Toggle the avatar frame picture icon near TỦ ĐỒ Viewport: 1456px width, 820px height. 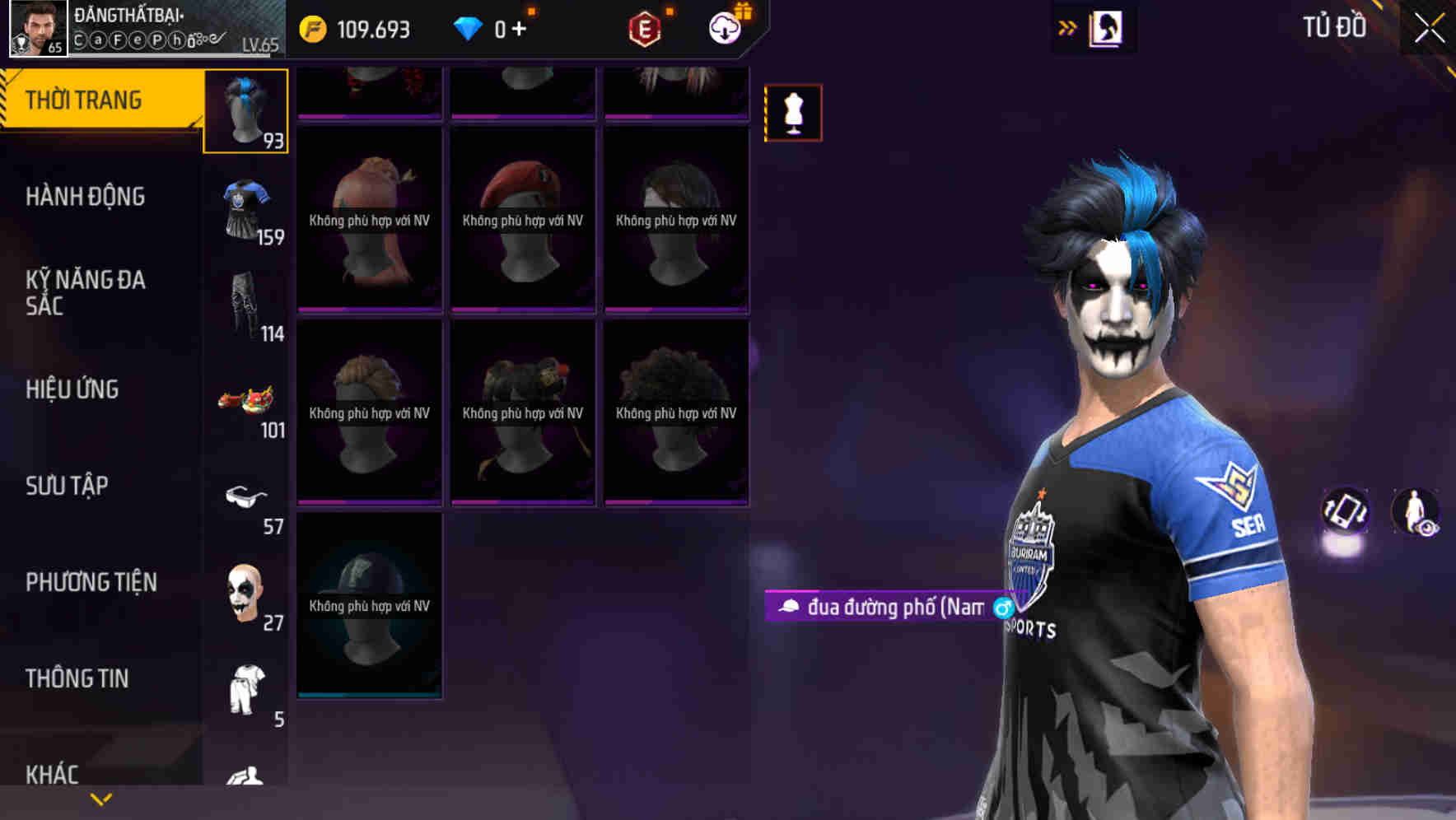pos(1105,27)
